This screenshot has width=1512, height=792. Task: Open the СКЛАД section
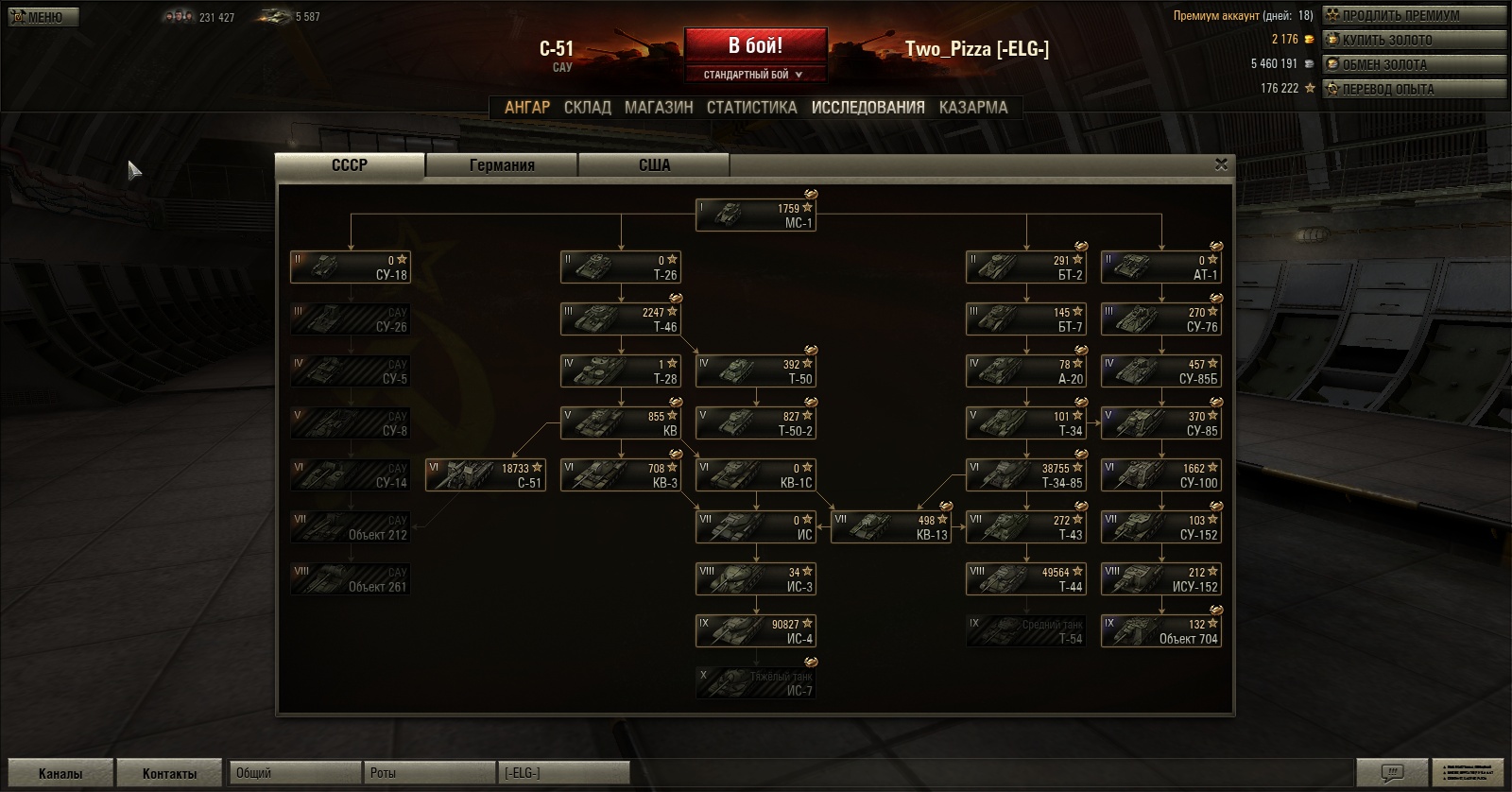(x=587, y=108)
